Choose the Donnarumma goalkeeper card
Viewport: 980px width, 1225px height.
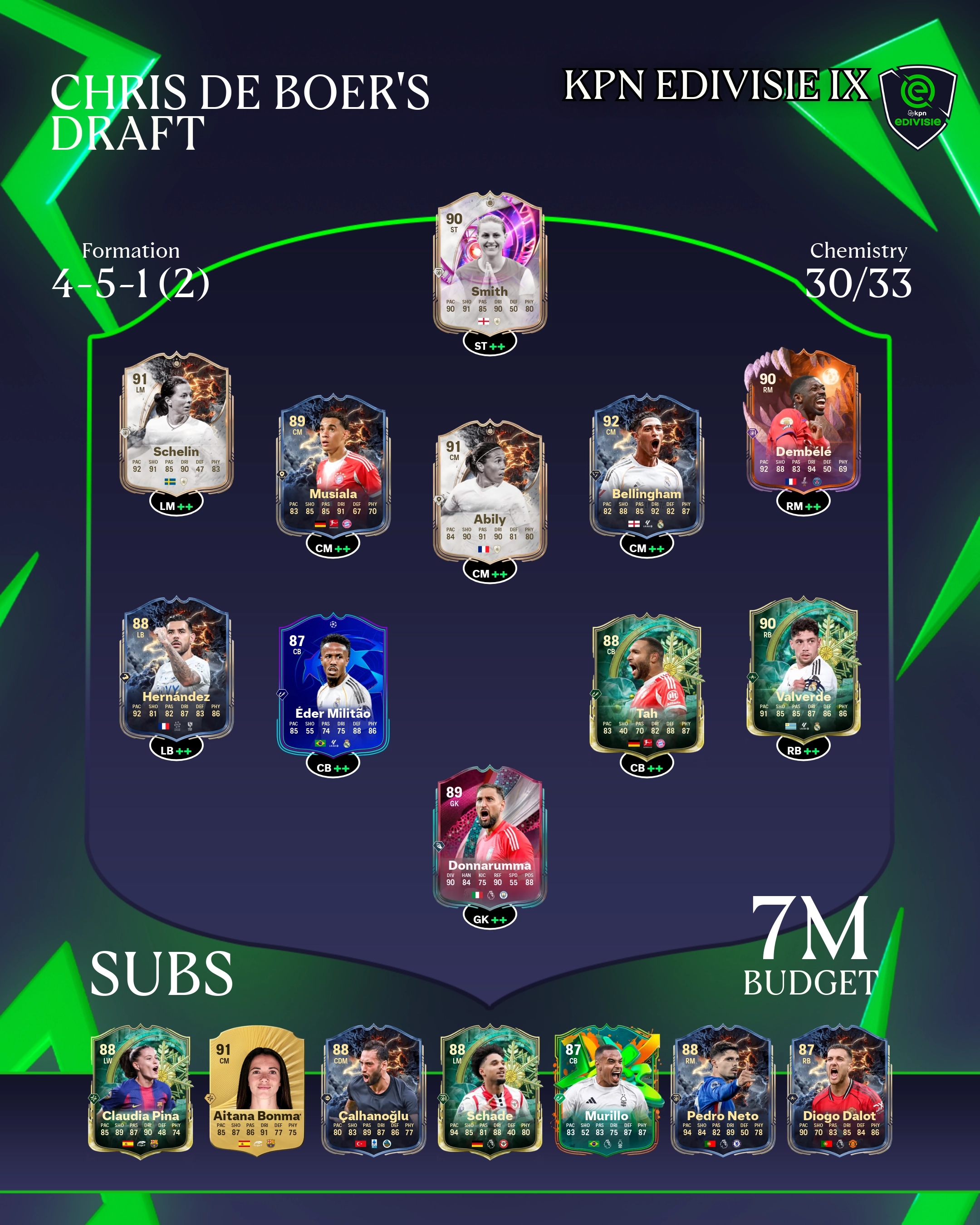[x=490, y=838]
